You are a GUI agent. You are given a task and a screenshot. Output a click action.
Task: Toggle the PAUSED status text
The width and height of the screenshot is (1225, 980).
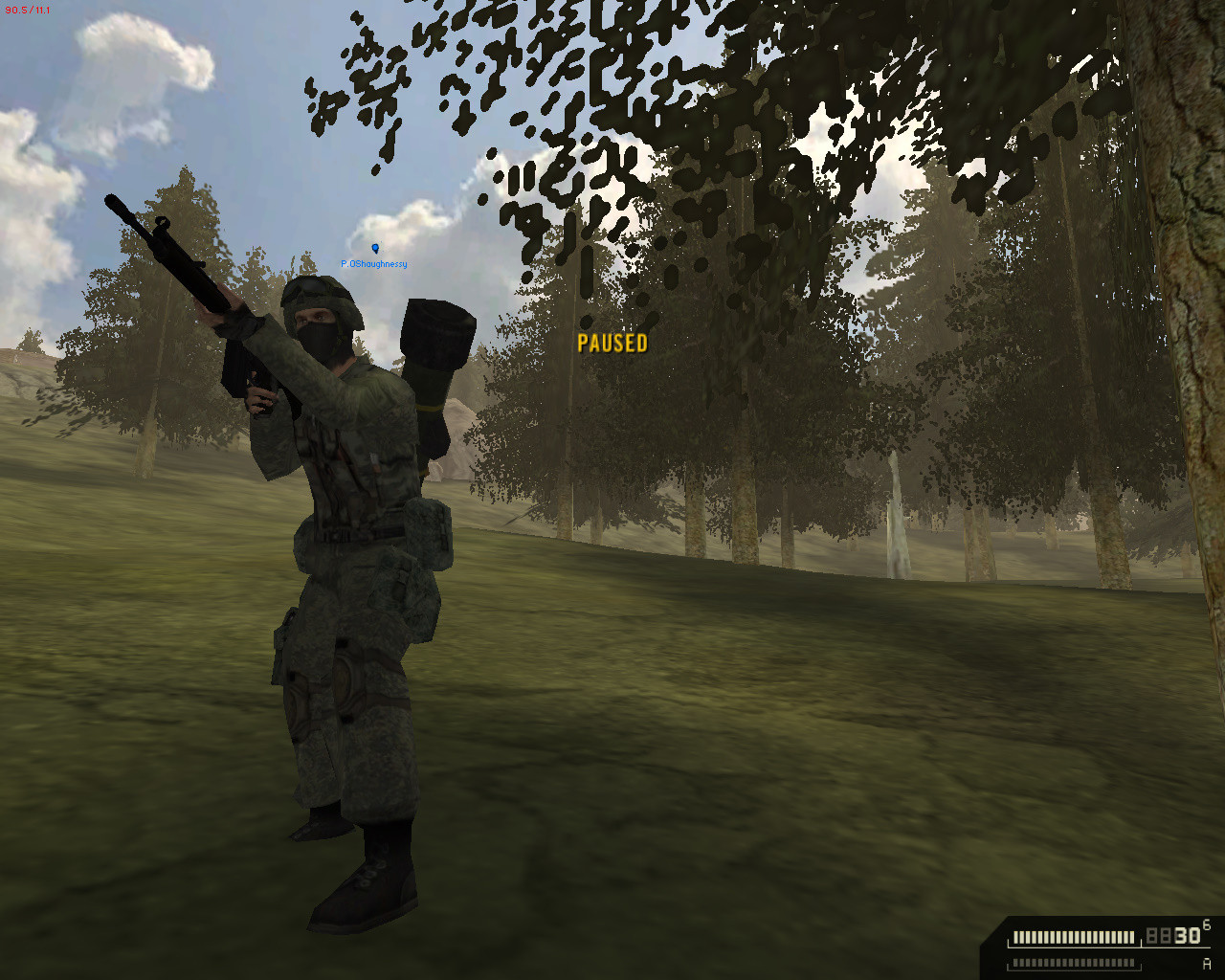[x=613, y=345]
